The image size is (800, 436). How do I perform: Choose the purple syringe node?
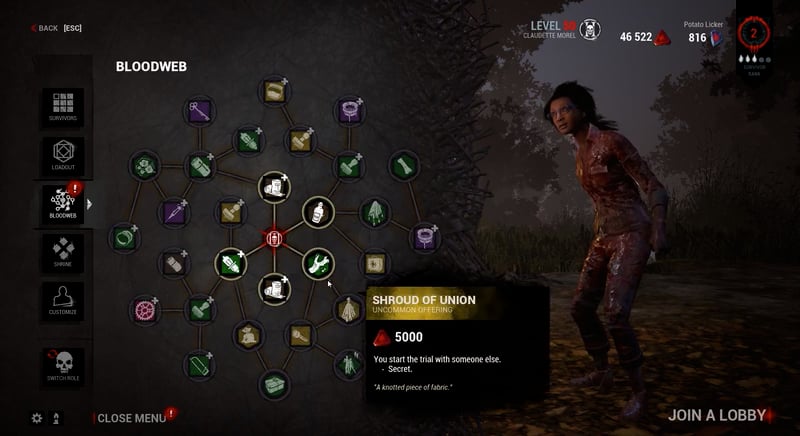(x=175, y=211)
